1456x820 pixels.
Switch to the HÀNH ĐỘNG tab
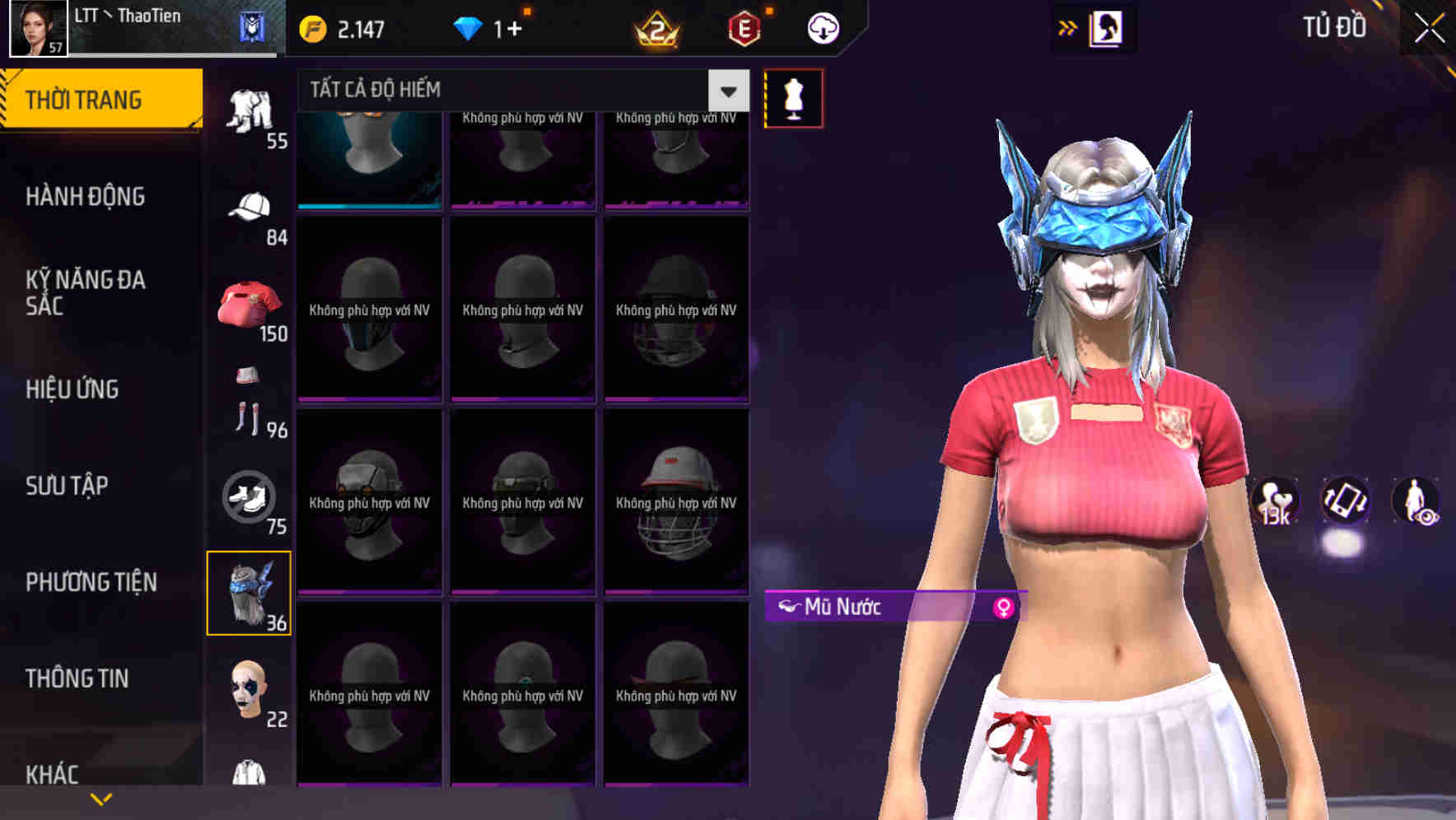coord(83,197)
